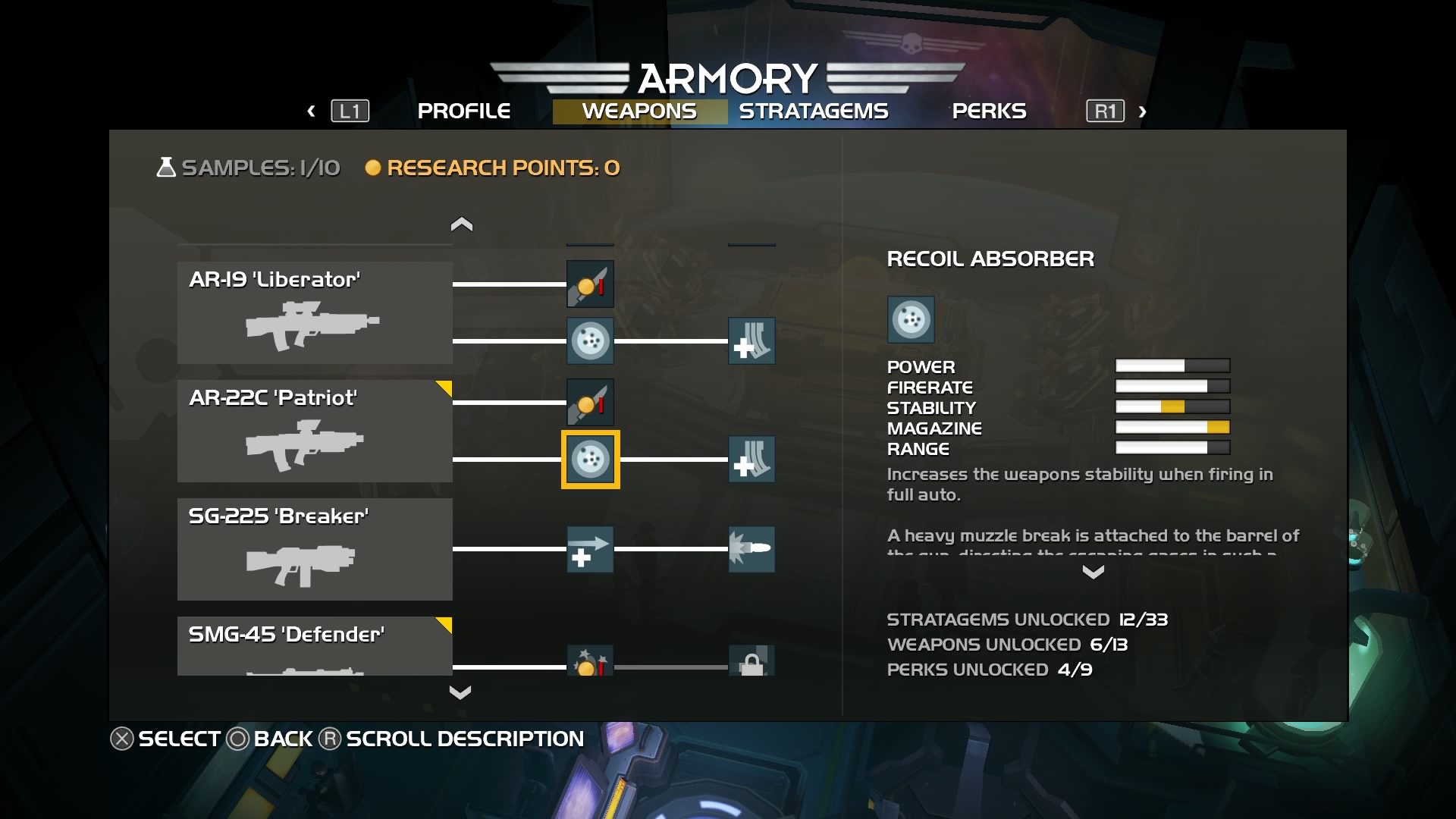
Task: Click the right arrow beside the tab bar
Action: click(x=1142, y=112)
